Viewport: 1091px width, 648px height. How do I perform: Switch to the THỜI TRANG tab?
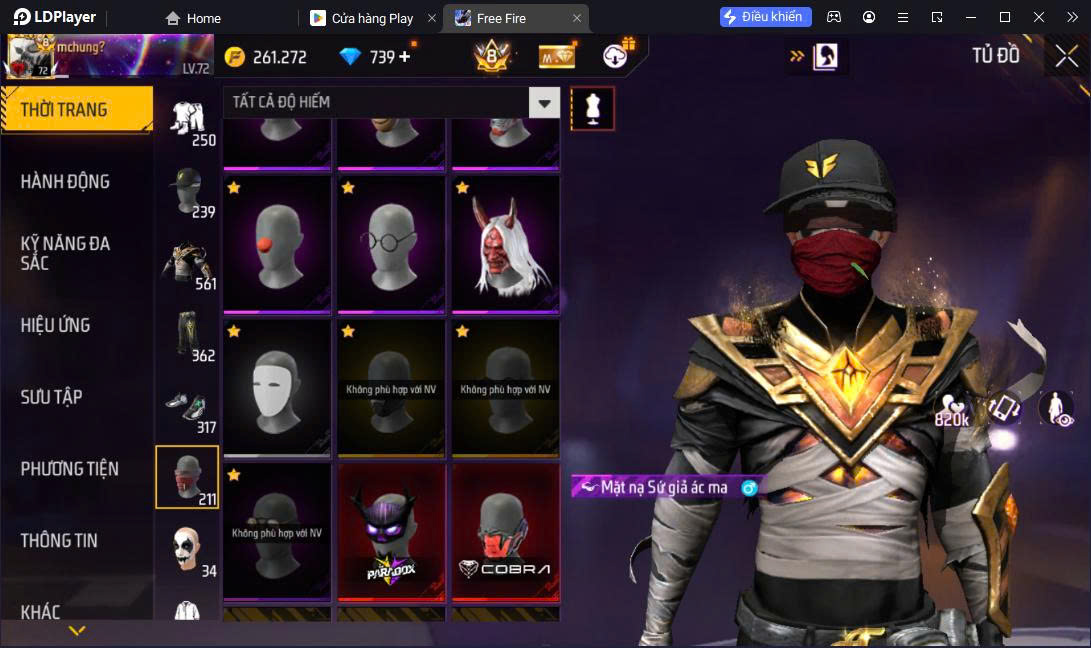[x=76, y=110]
